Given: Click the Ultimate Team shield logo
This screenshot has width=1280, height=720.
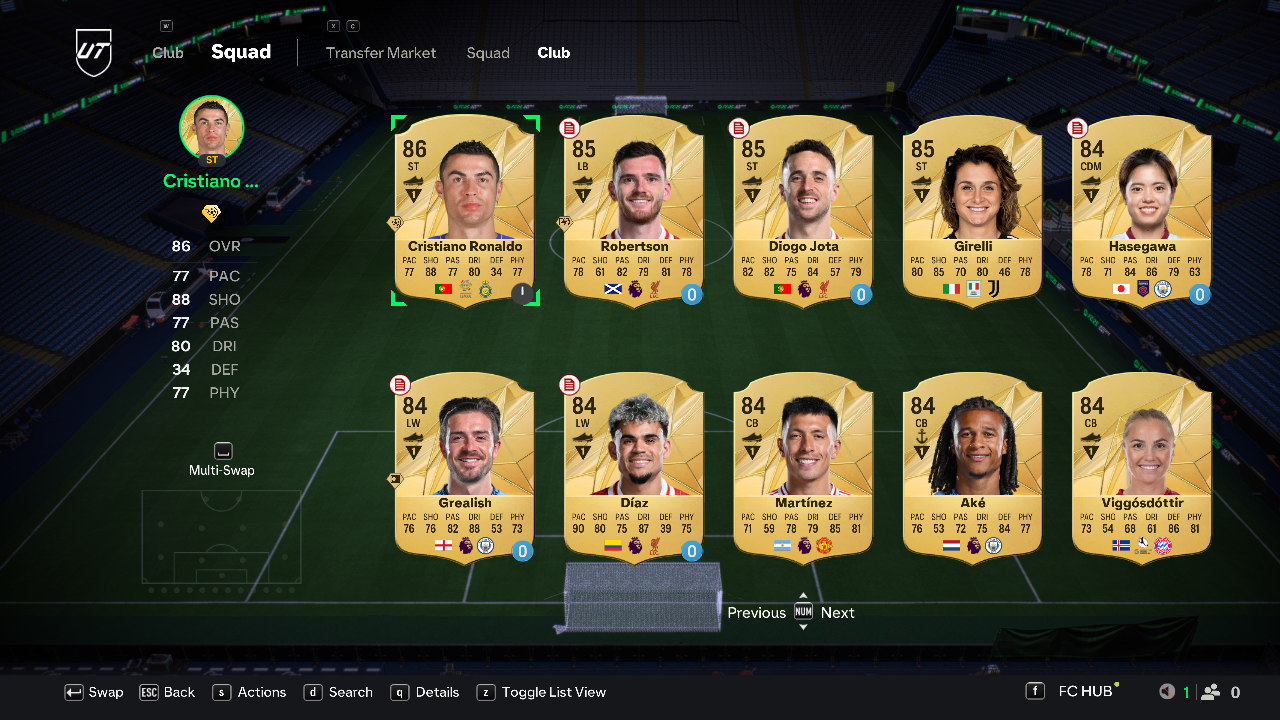Looking at the screenshot, I should pos(93,52).
